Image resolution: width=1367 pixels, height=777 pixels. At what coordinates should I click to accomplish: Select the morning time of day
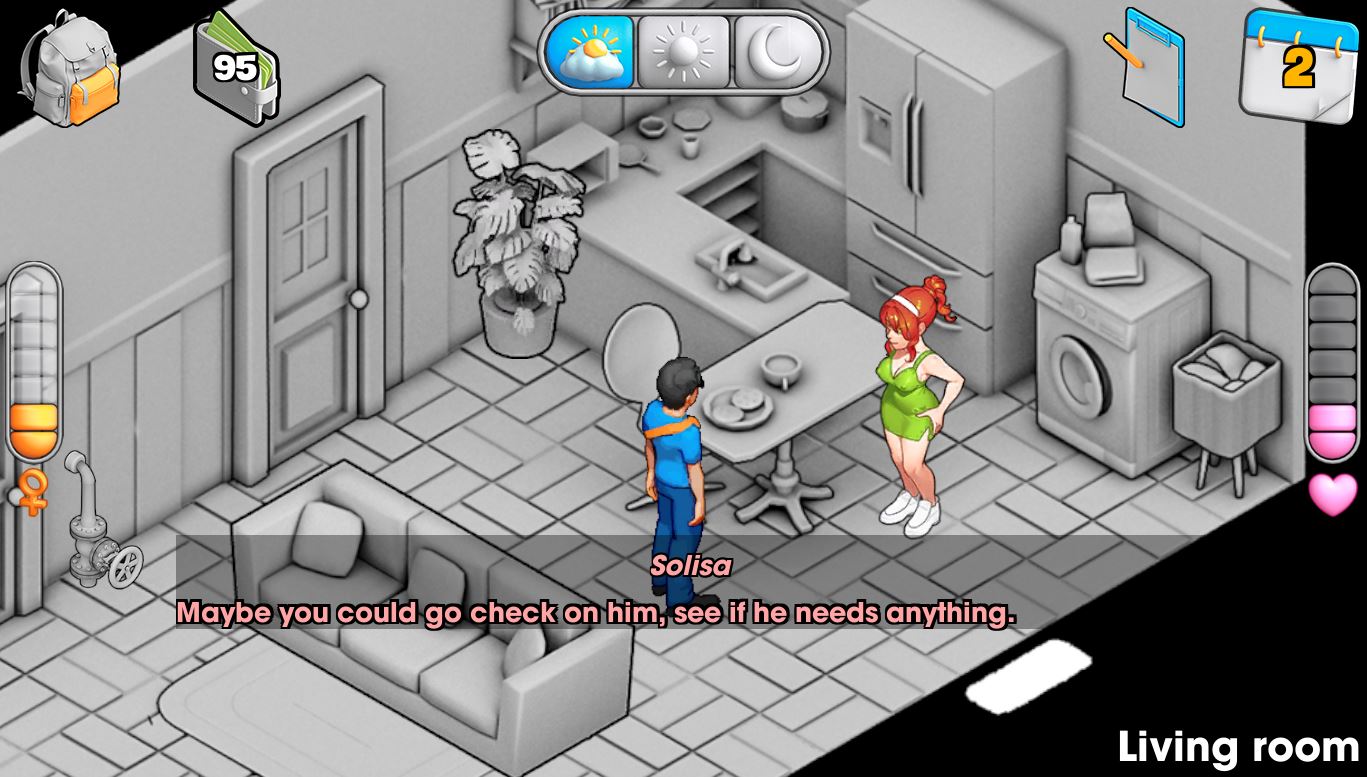pos(590,53)
